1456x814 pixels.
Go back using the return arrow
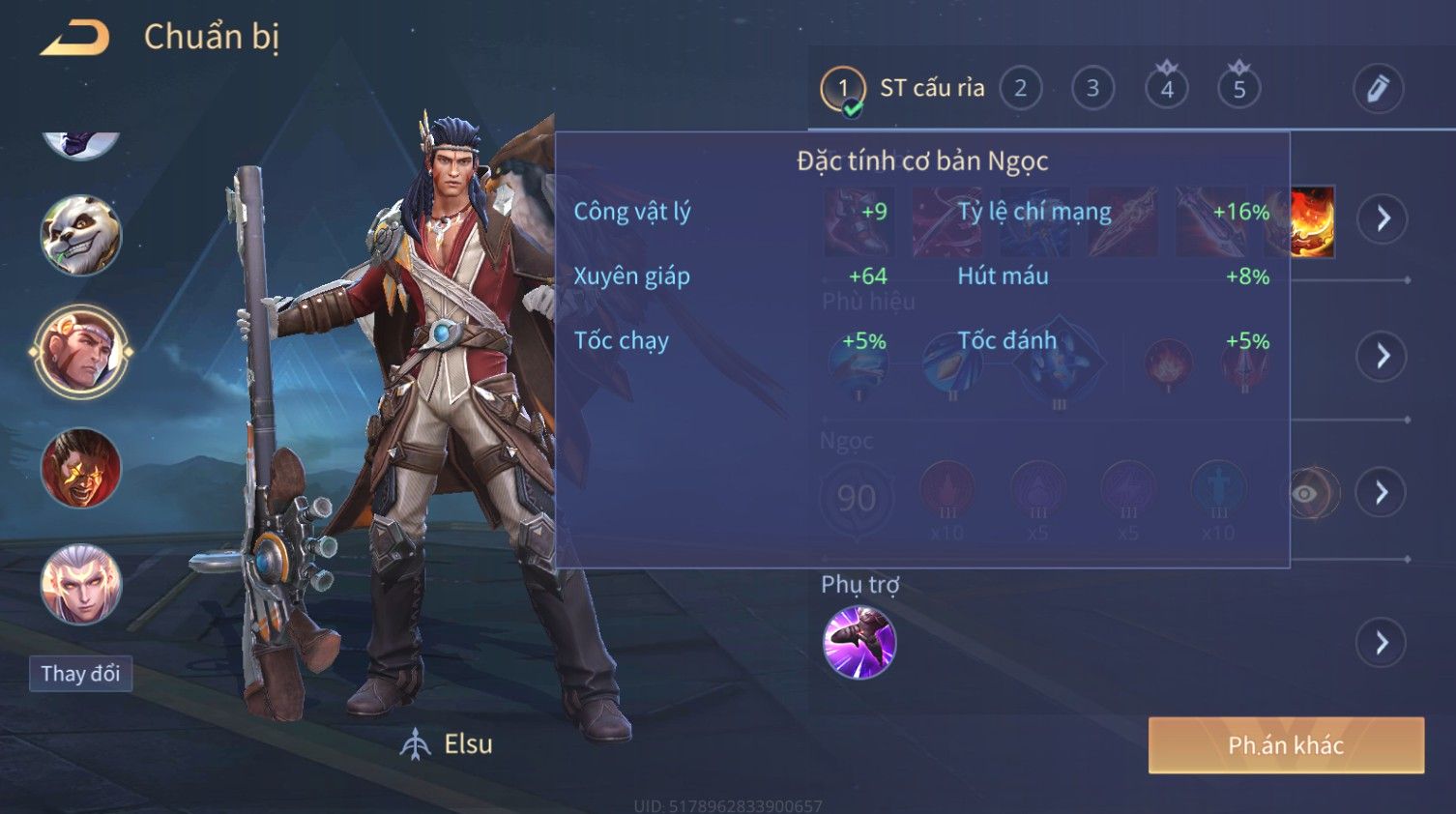click(x=75, y=38)
